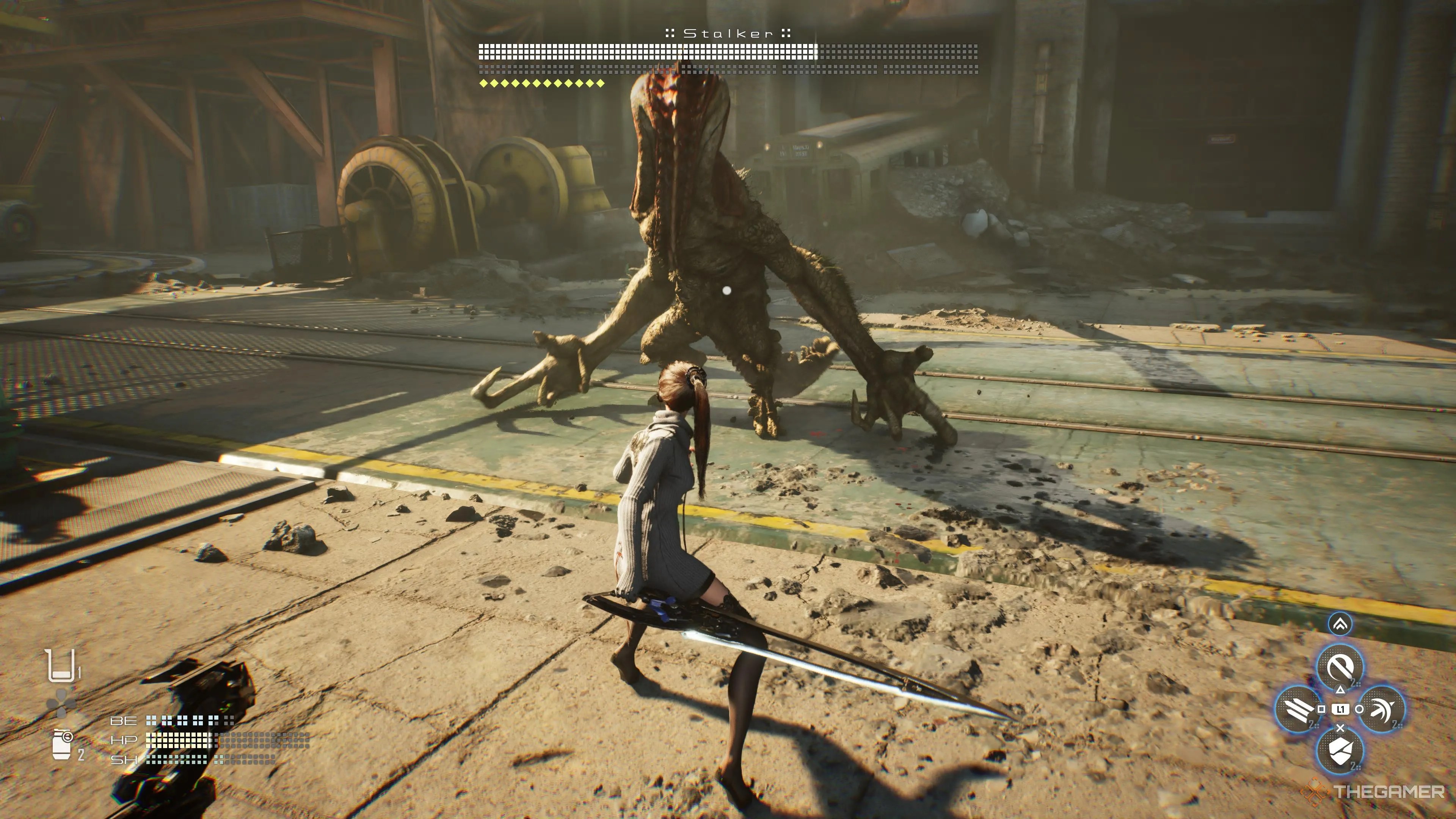Click the Circle button prompt in the wheel

click(1360, 709)
